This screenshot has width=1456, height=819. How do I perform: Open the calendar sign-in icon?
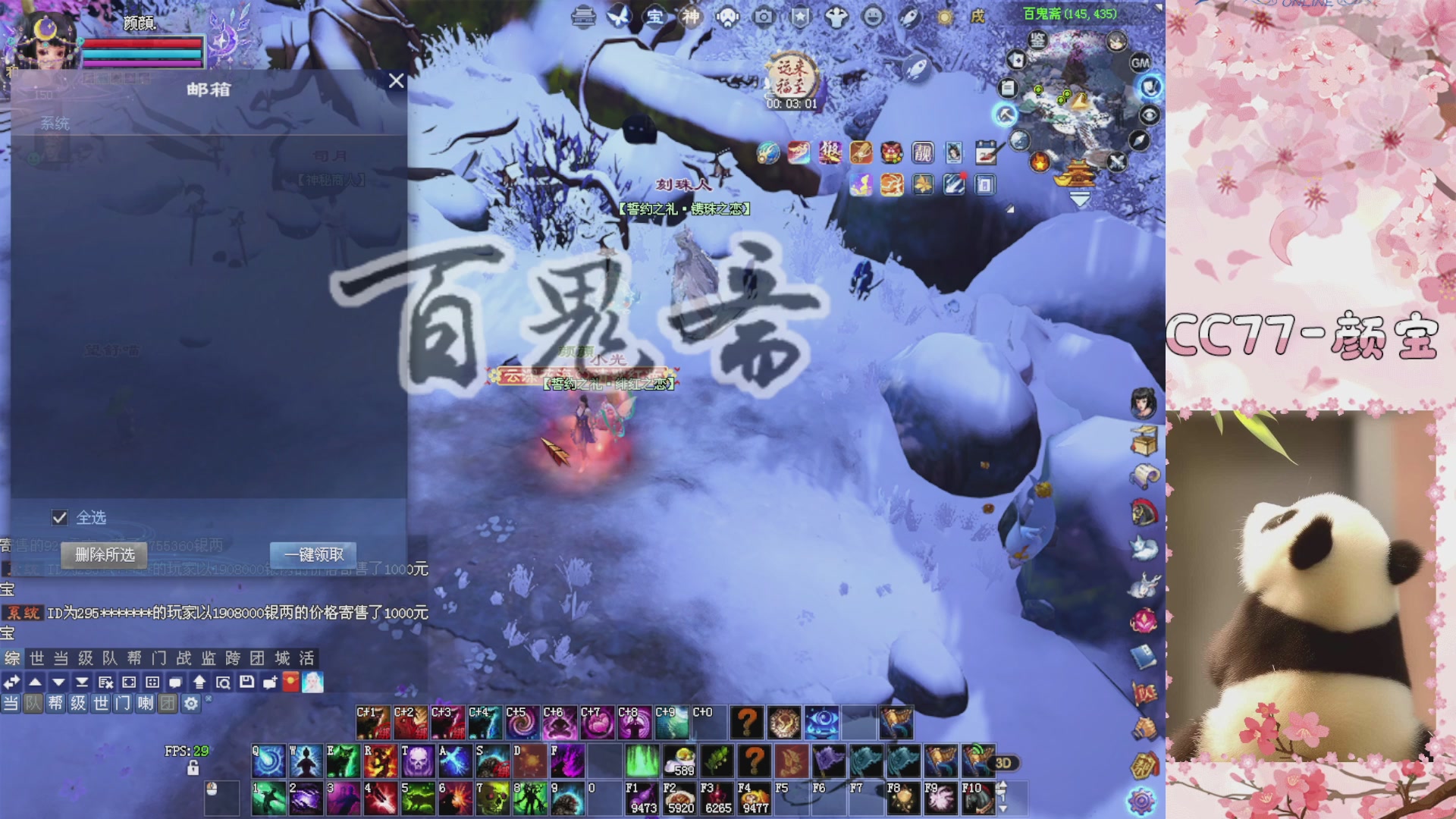coord(986,152)
